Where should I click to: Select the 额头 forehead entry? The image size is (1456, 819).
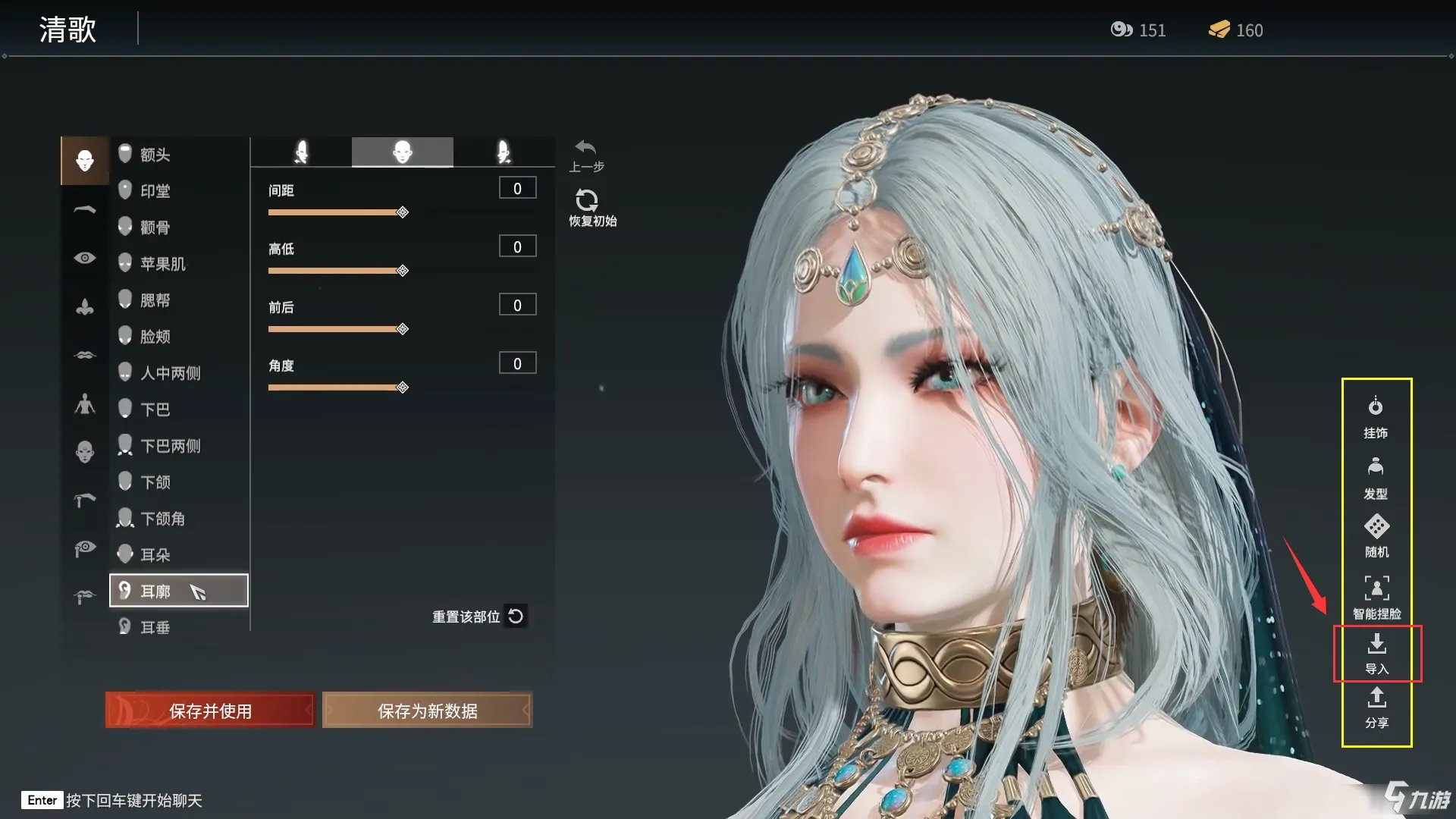pyautogui.click(x=155, y=155)
